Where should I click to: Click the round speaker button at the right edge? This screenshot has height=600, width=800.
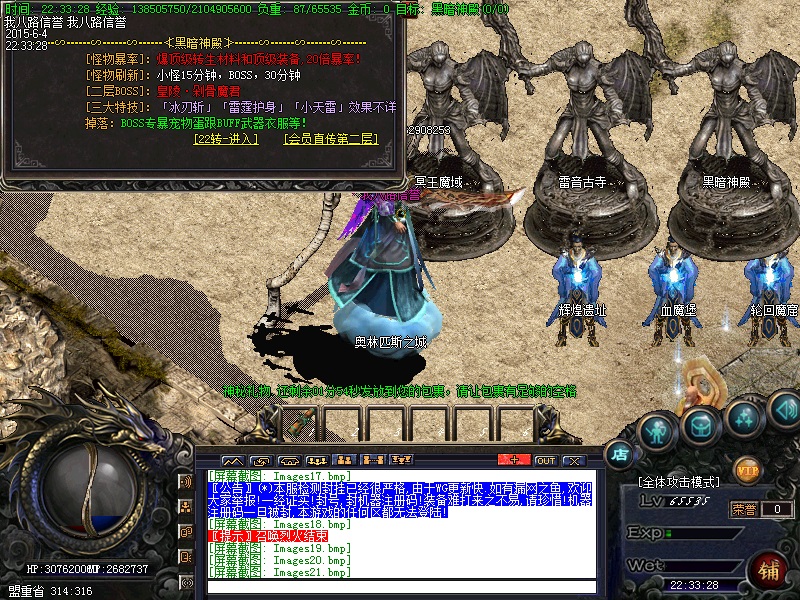tap(785, 408)
